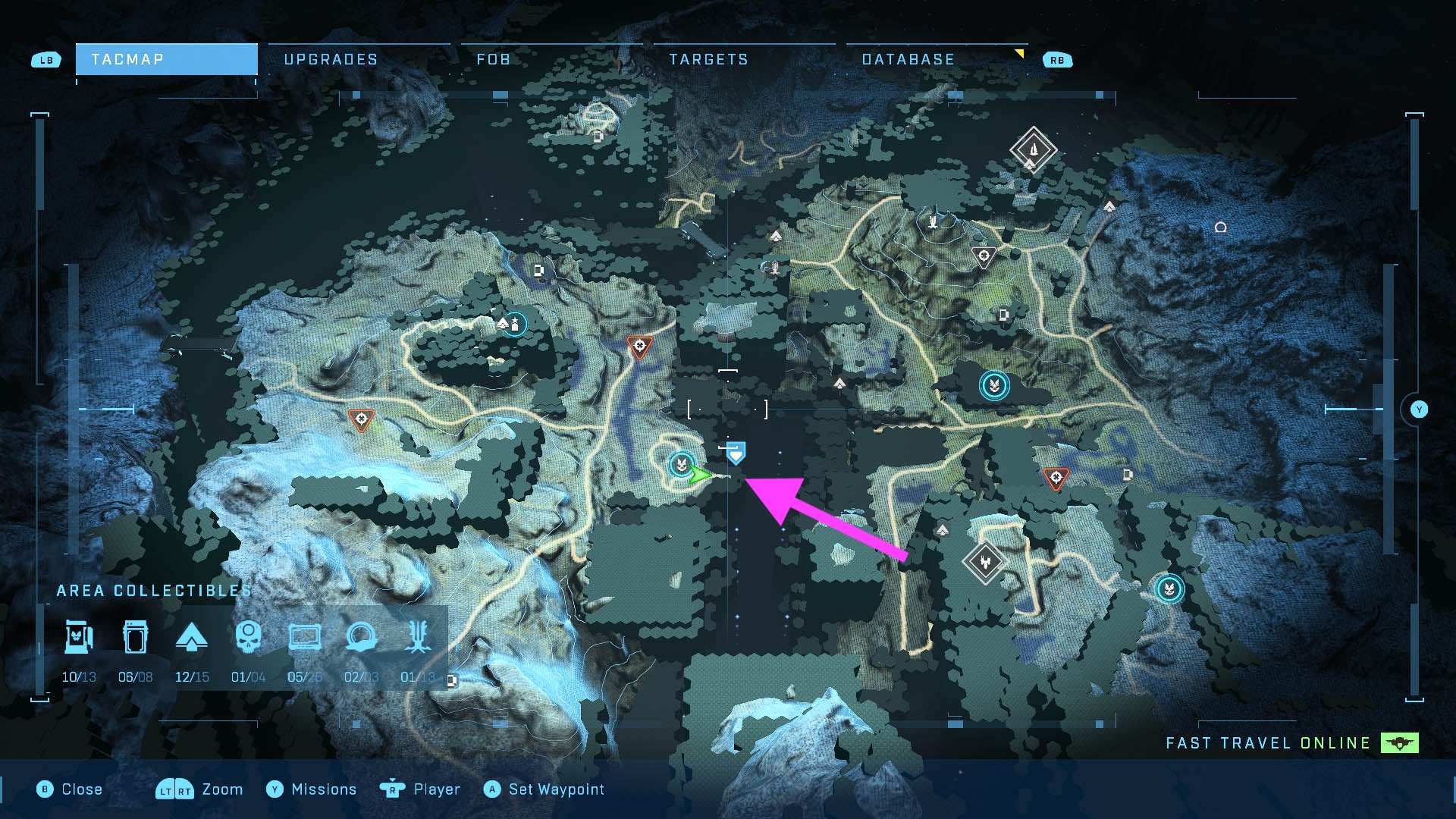Select the UNSC Audio Log collectible icon
Viewport: 1456px width, 819px height.
tap(306, 639)
